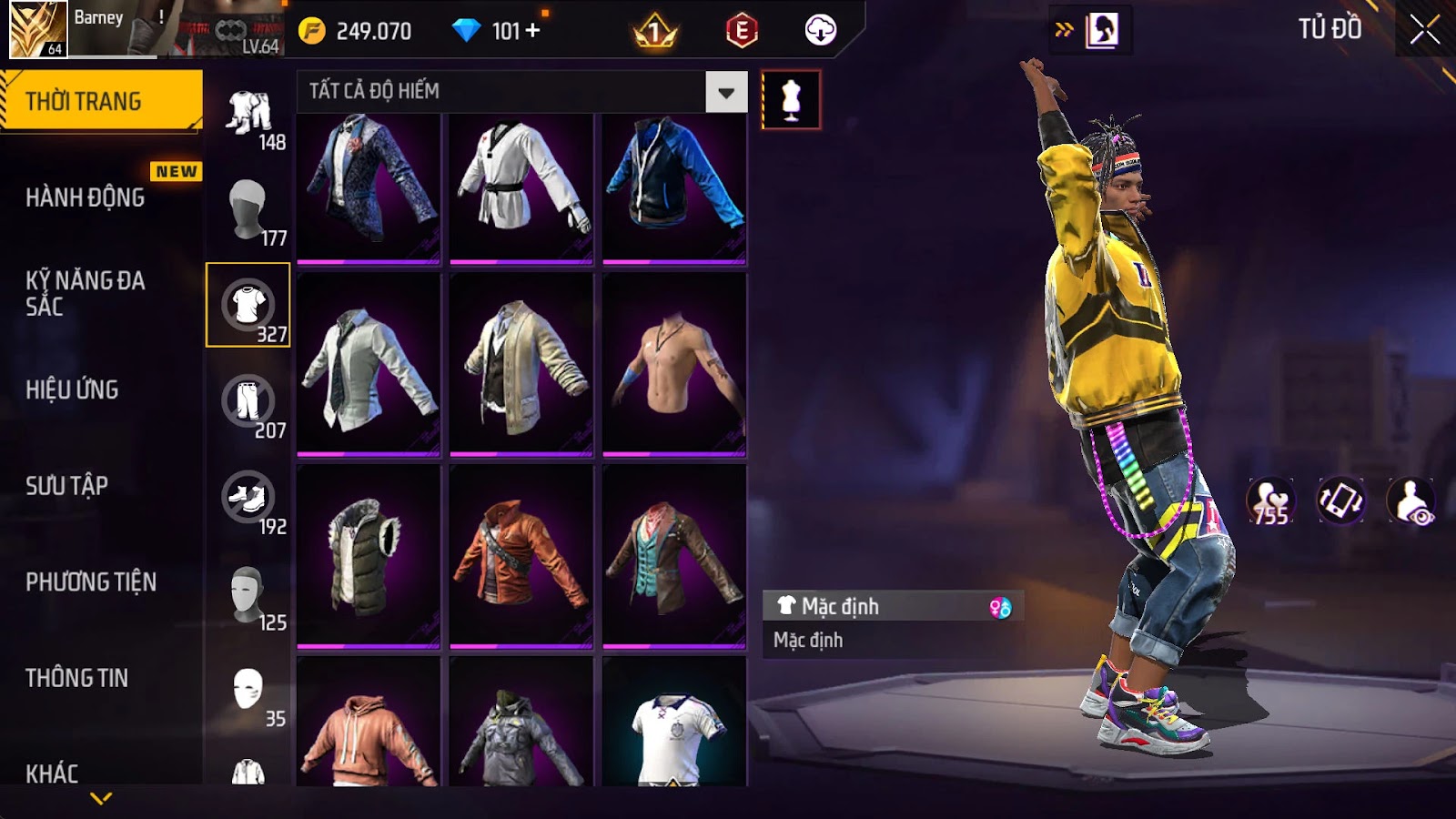The image size is (1456, 819).
Task: Expand the left menu with the down arrow
Action: 101,798
